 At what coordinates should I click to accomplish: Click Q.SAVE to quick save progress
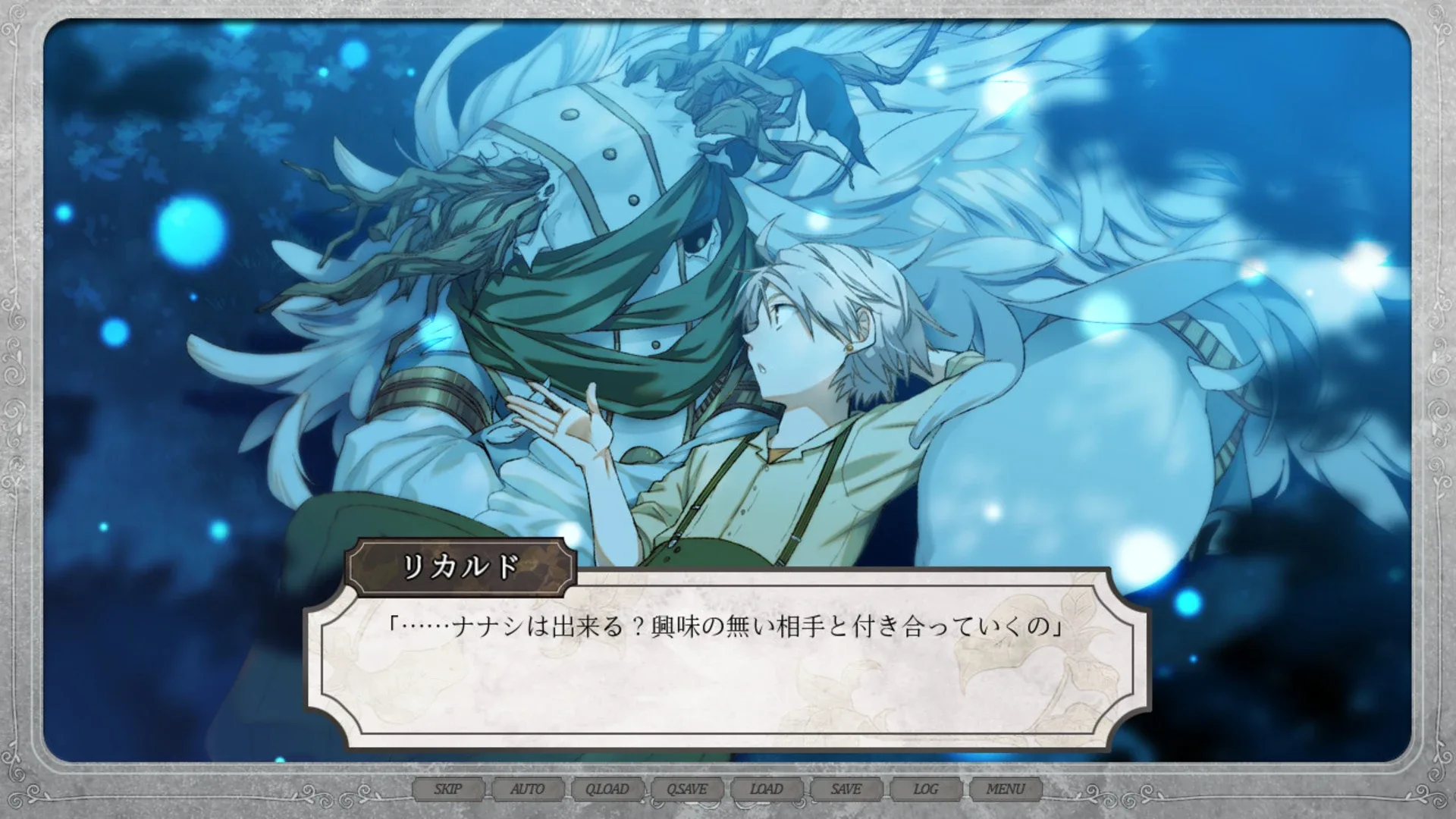686,789
